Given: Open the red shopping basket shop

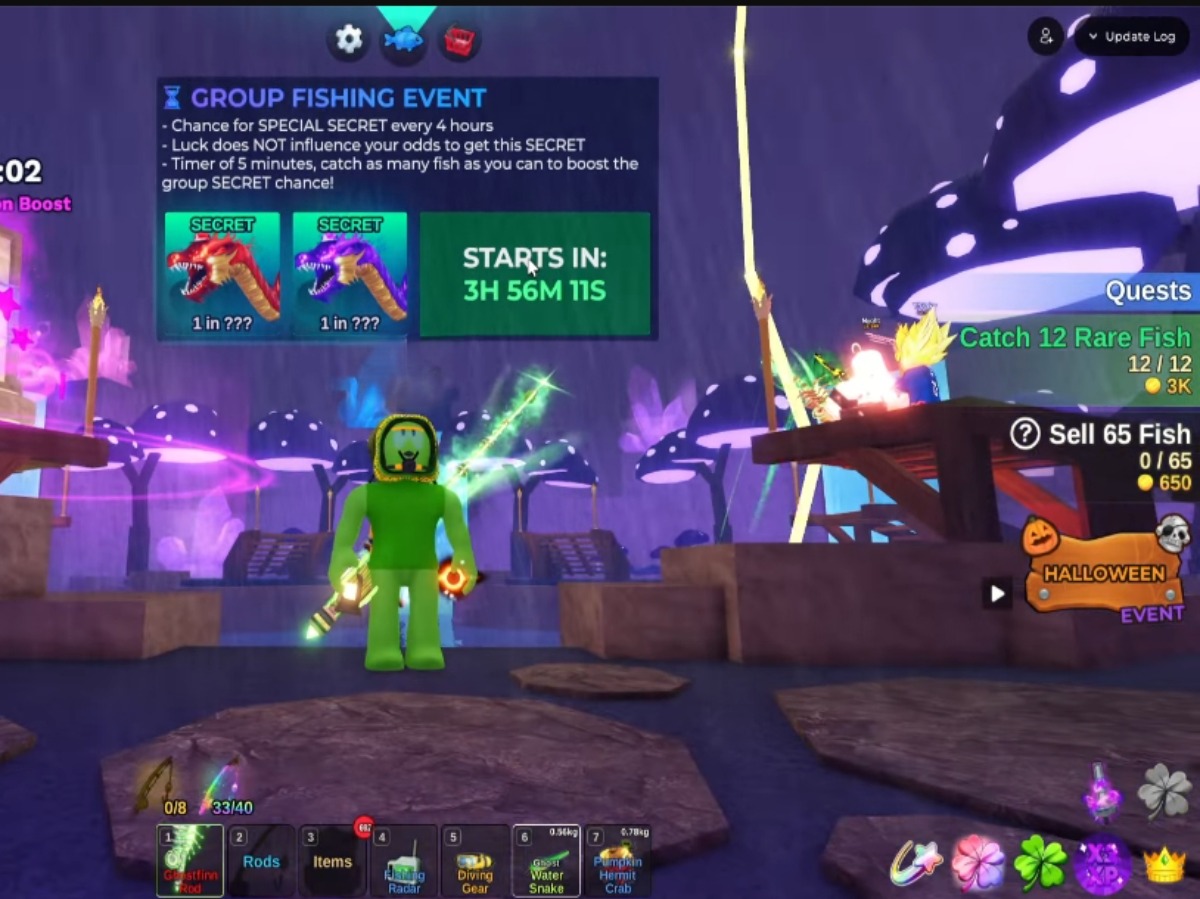Looking at the screenshot, I should click(459, 41).
